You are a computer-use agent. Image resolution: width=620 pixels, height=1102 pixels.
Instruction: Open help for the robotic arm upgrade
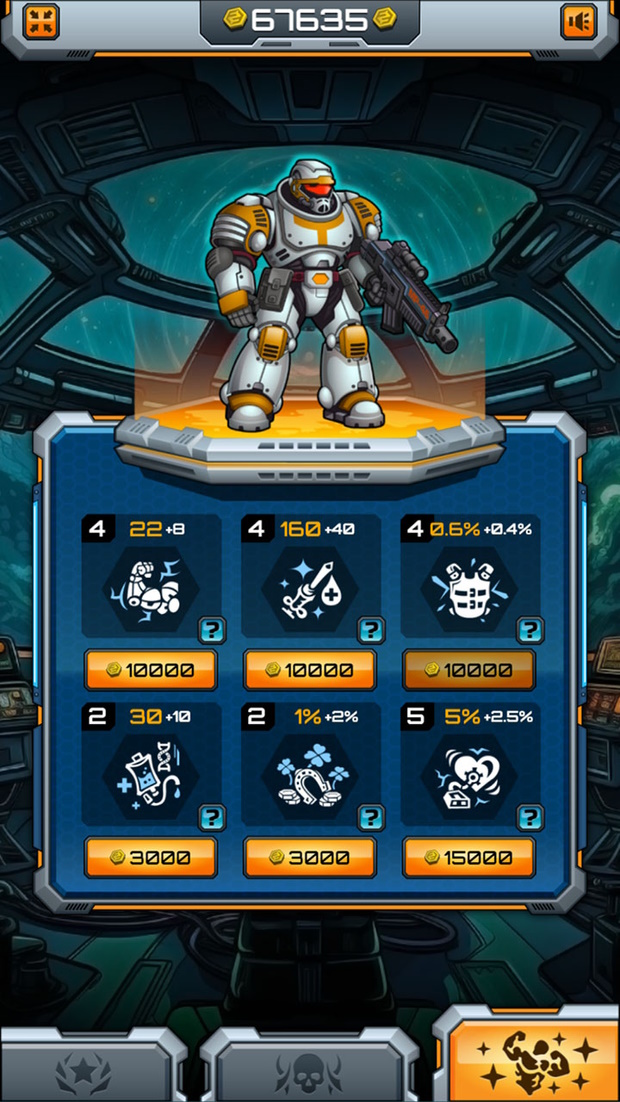coord(212,630)
